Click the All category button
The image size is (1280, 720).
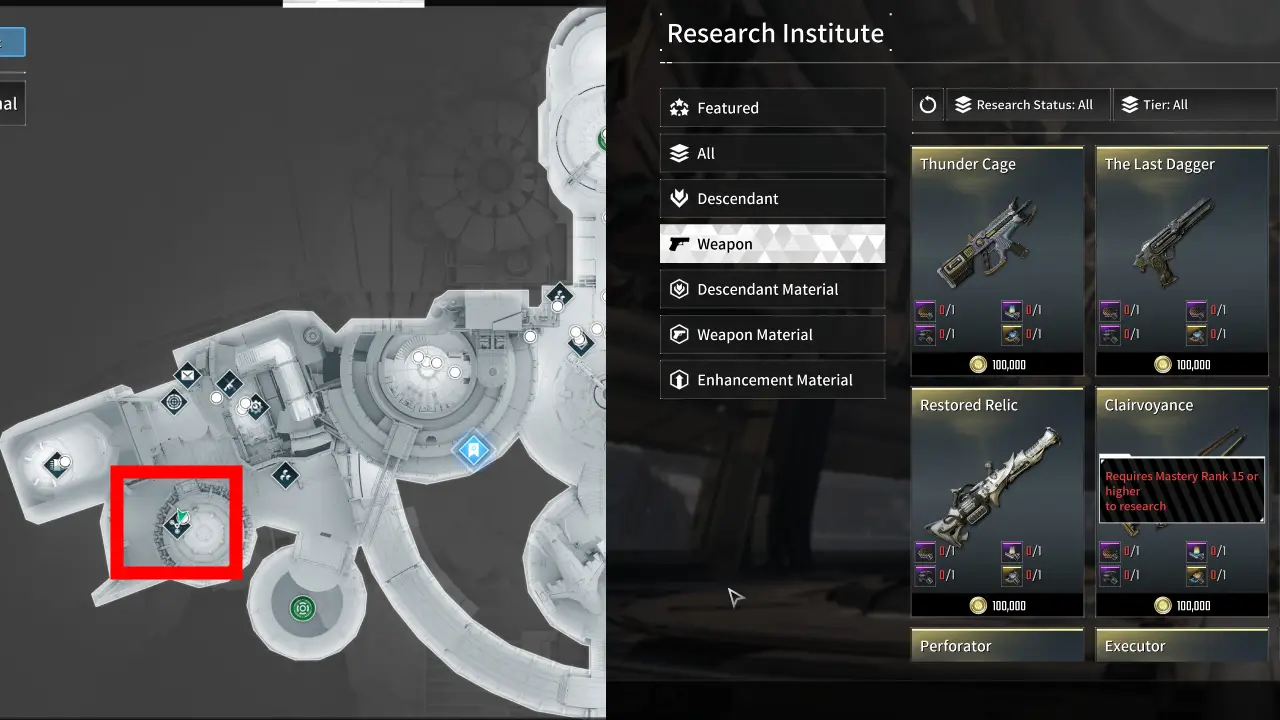point(772,153)
